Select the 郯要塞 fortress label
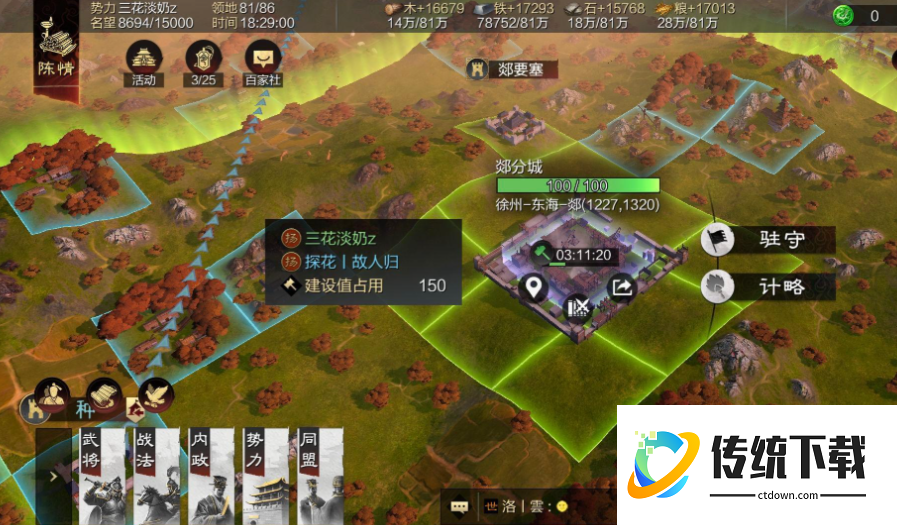The height and width of the screenshot is (525, 897). coord(512,69)
